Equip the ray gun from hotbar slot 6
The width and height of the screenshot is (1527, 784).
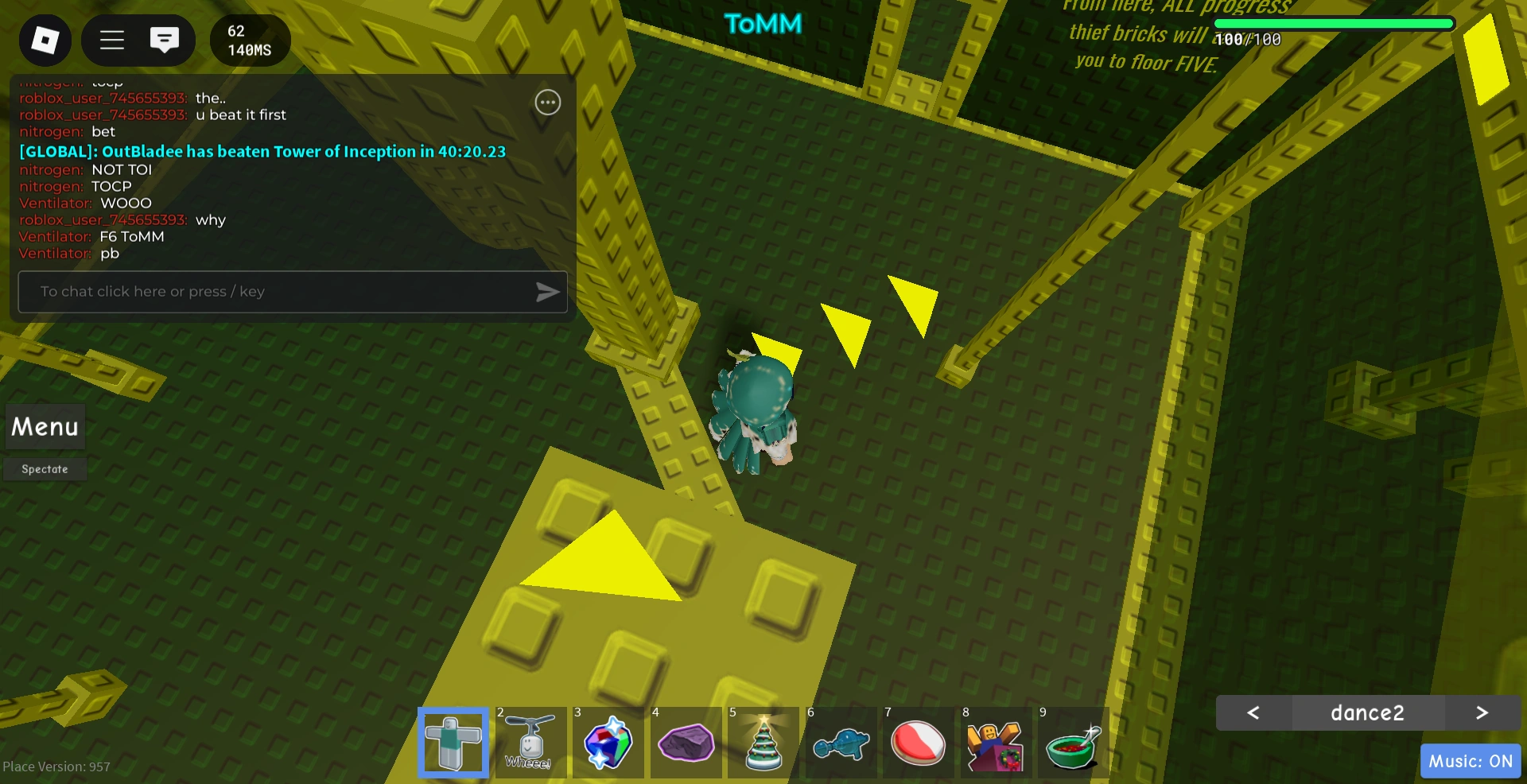tap(841, 743)
